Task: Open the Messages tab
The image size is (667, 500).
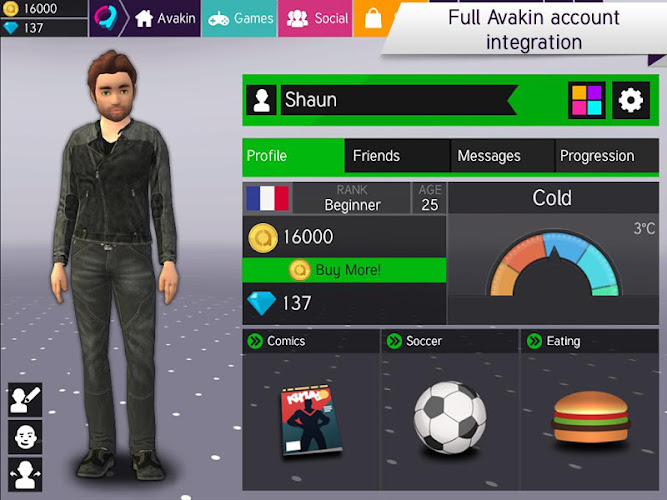Action: pyautogui.click(x=502, y=156)
